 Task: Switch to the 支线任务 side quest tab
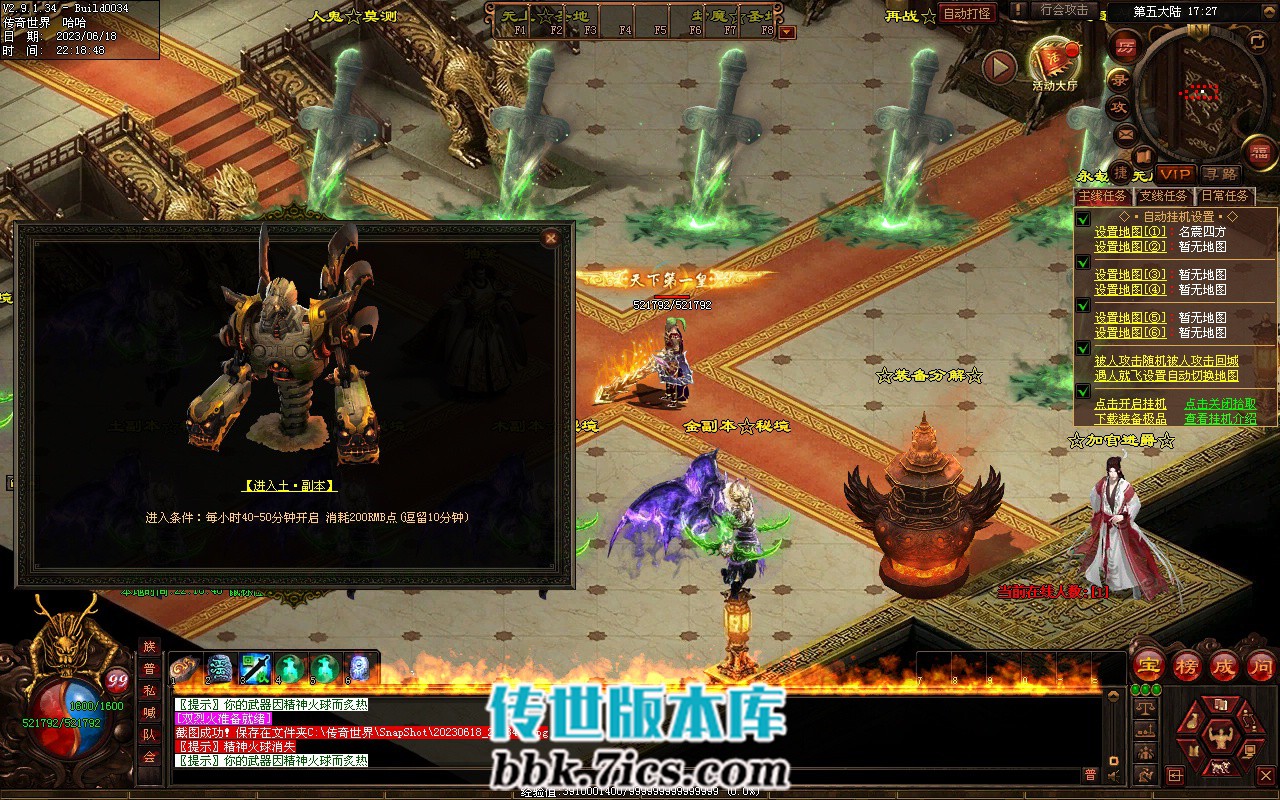(1164, 196)
